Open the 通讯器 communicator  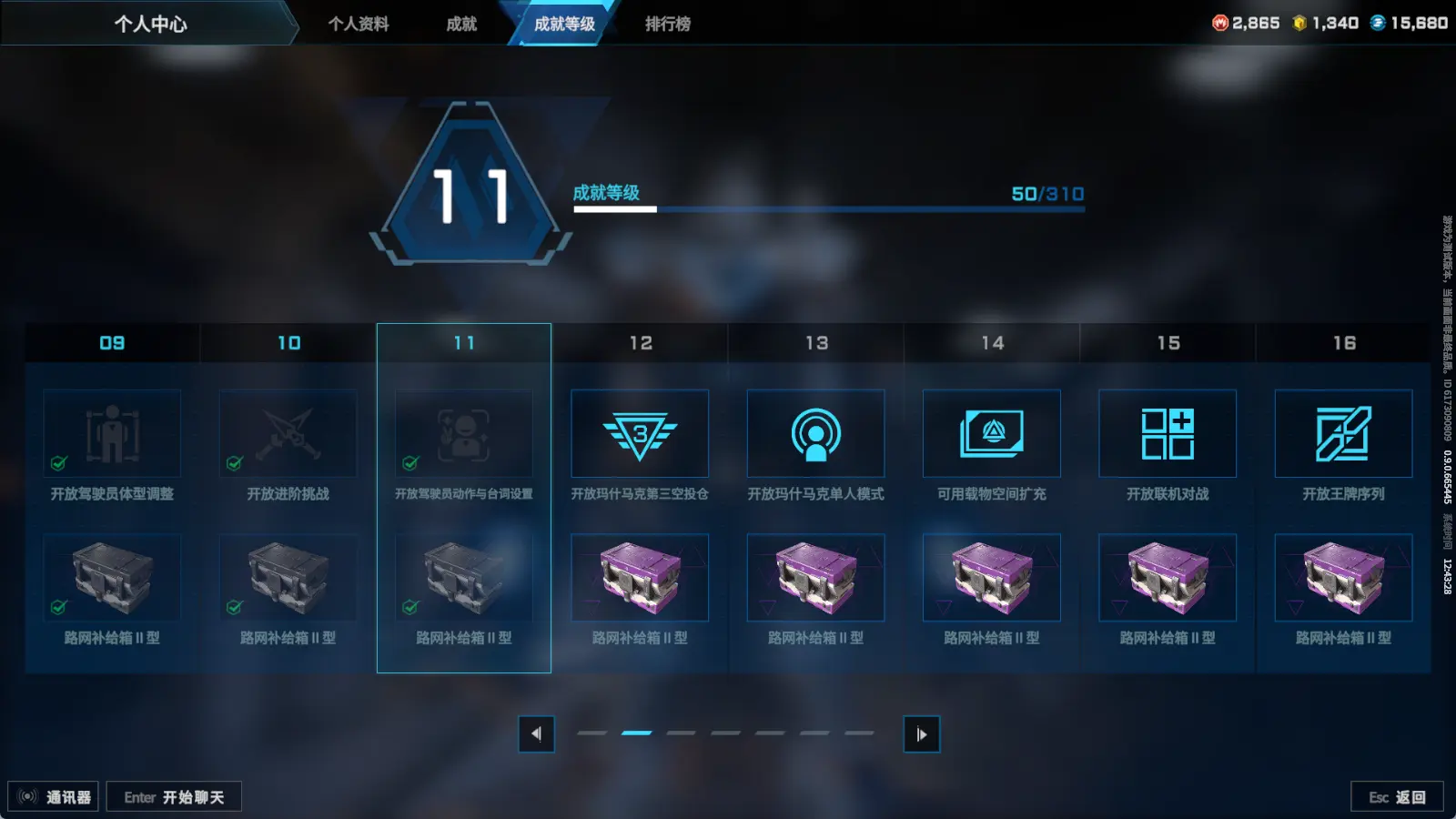point(54,797)
